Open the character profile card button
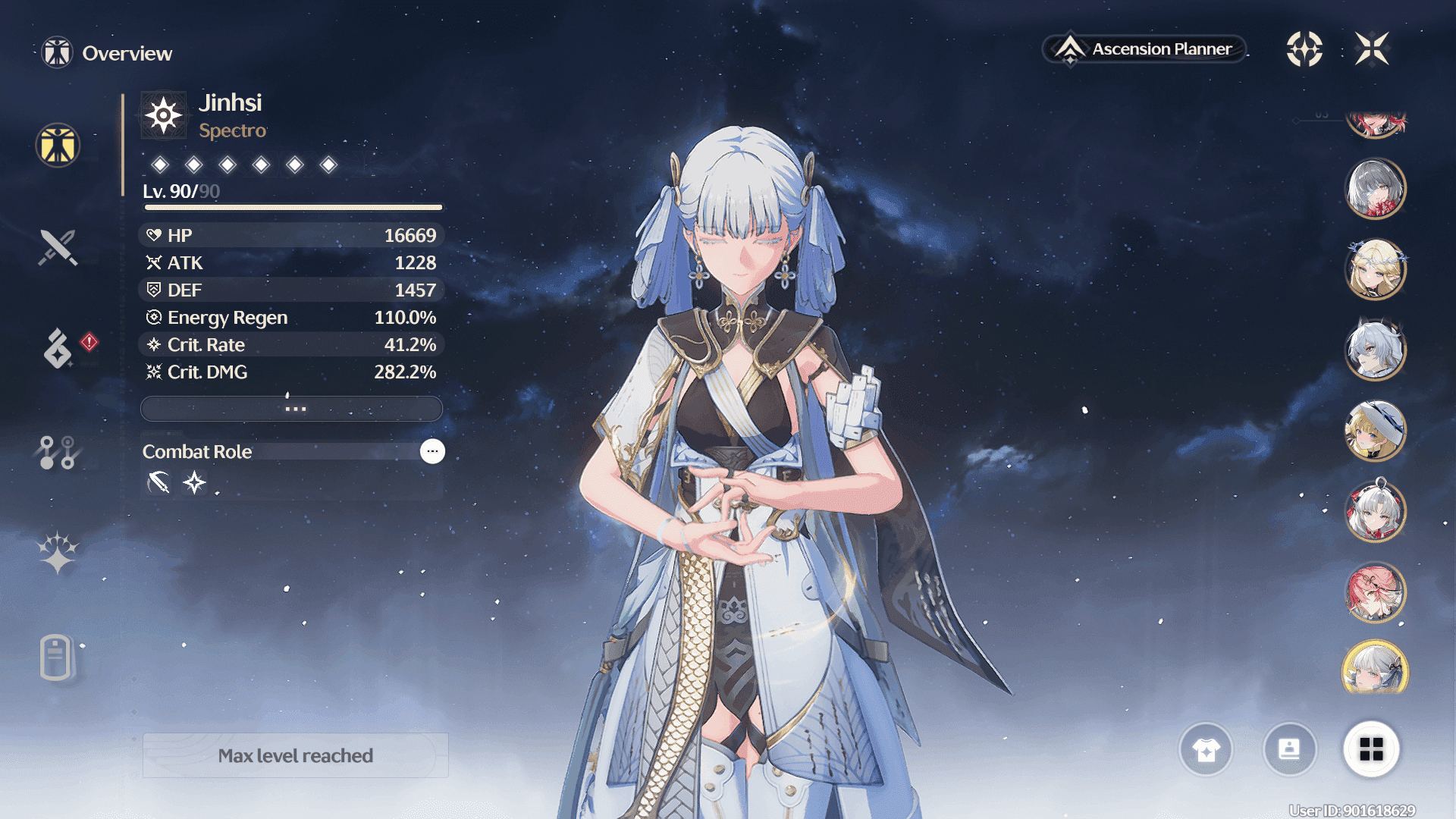1456x819 pixels. point(1289,750)
